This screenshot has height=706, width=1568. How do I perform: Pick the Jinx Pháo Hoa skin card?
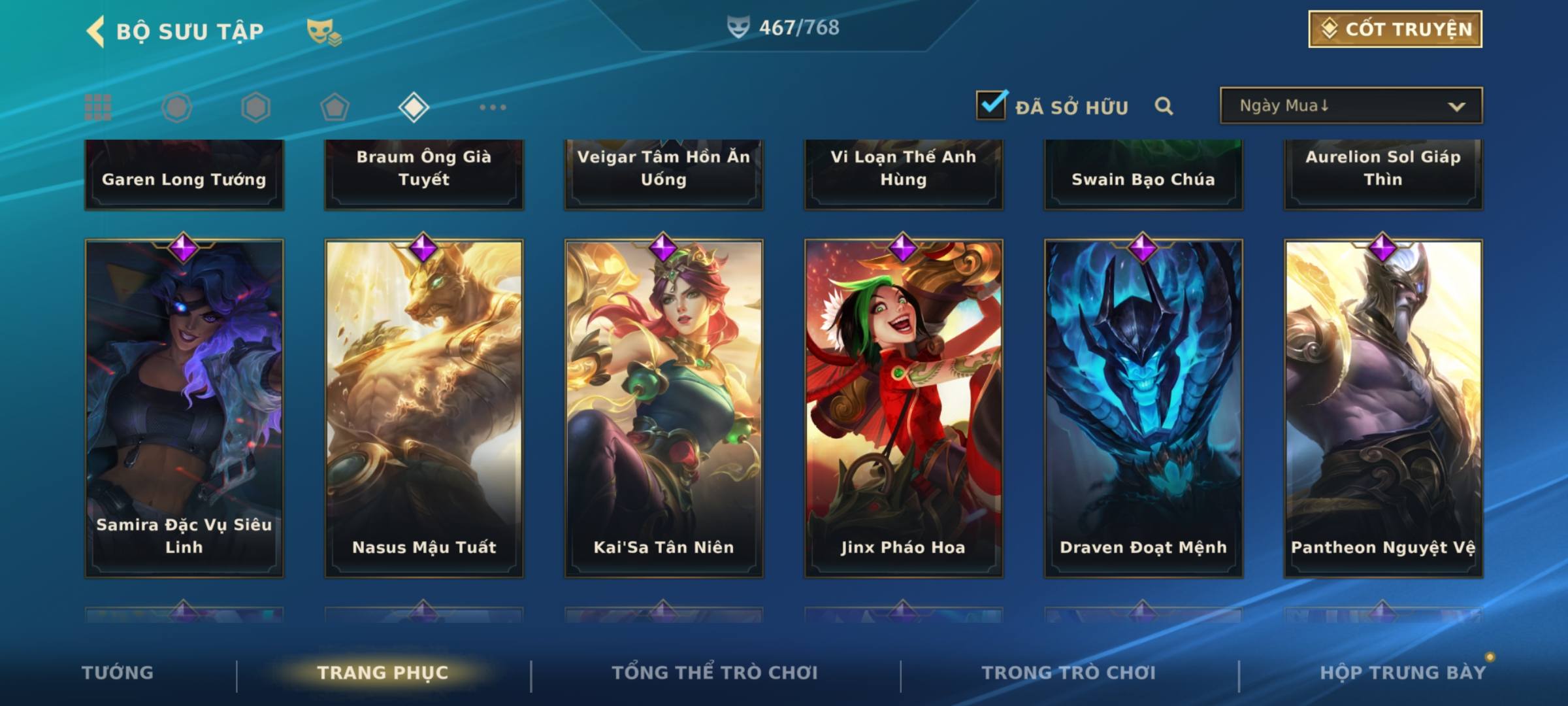pos(904,409)
